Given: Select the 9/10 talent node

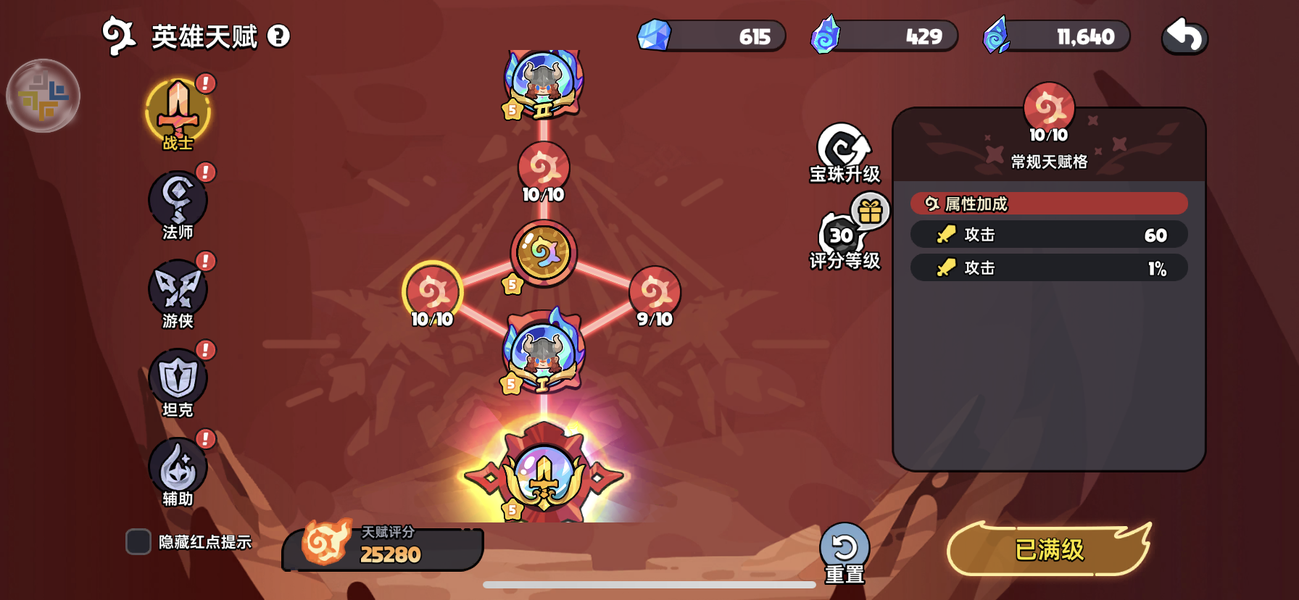Looking at the screenshot, I should click(x=654, y=292).
